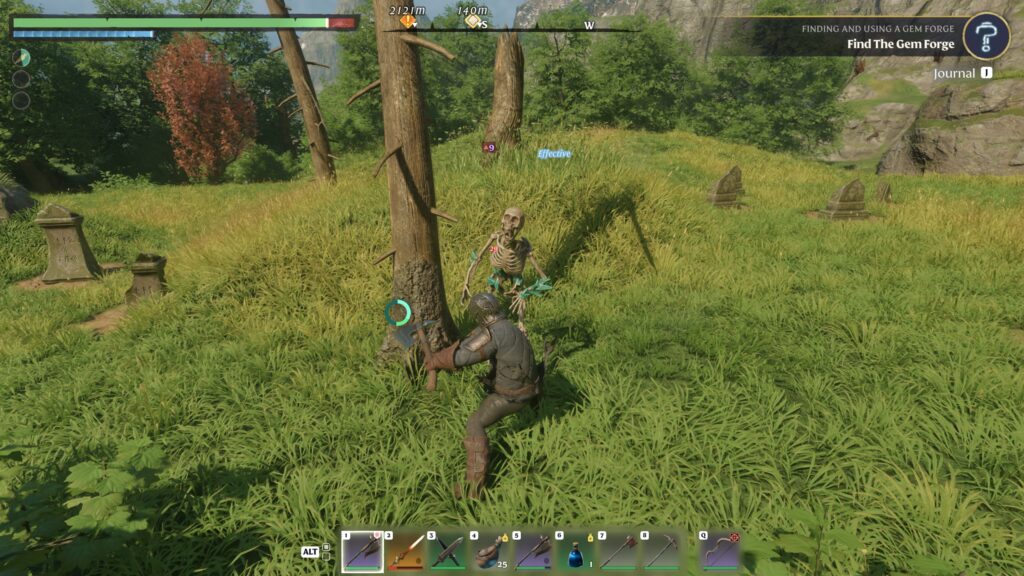Select the axe in hotbar slot 1

362,551
